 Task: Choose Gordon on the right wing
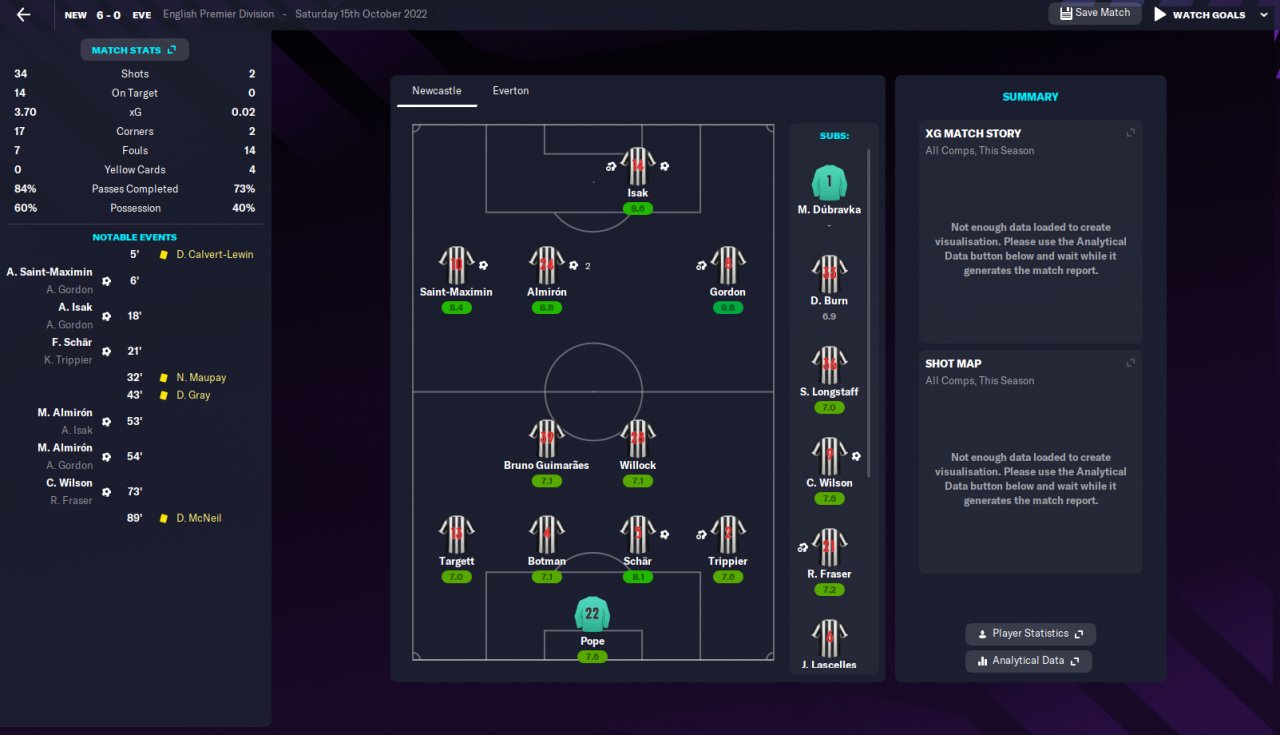pyautogui.click(x=727, y=265)
